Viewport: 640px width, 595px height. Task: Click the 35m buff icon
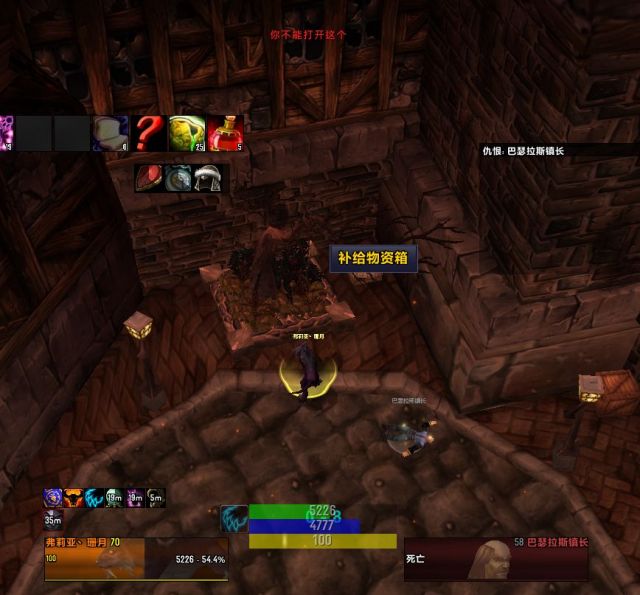(x=53, y=518)
